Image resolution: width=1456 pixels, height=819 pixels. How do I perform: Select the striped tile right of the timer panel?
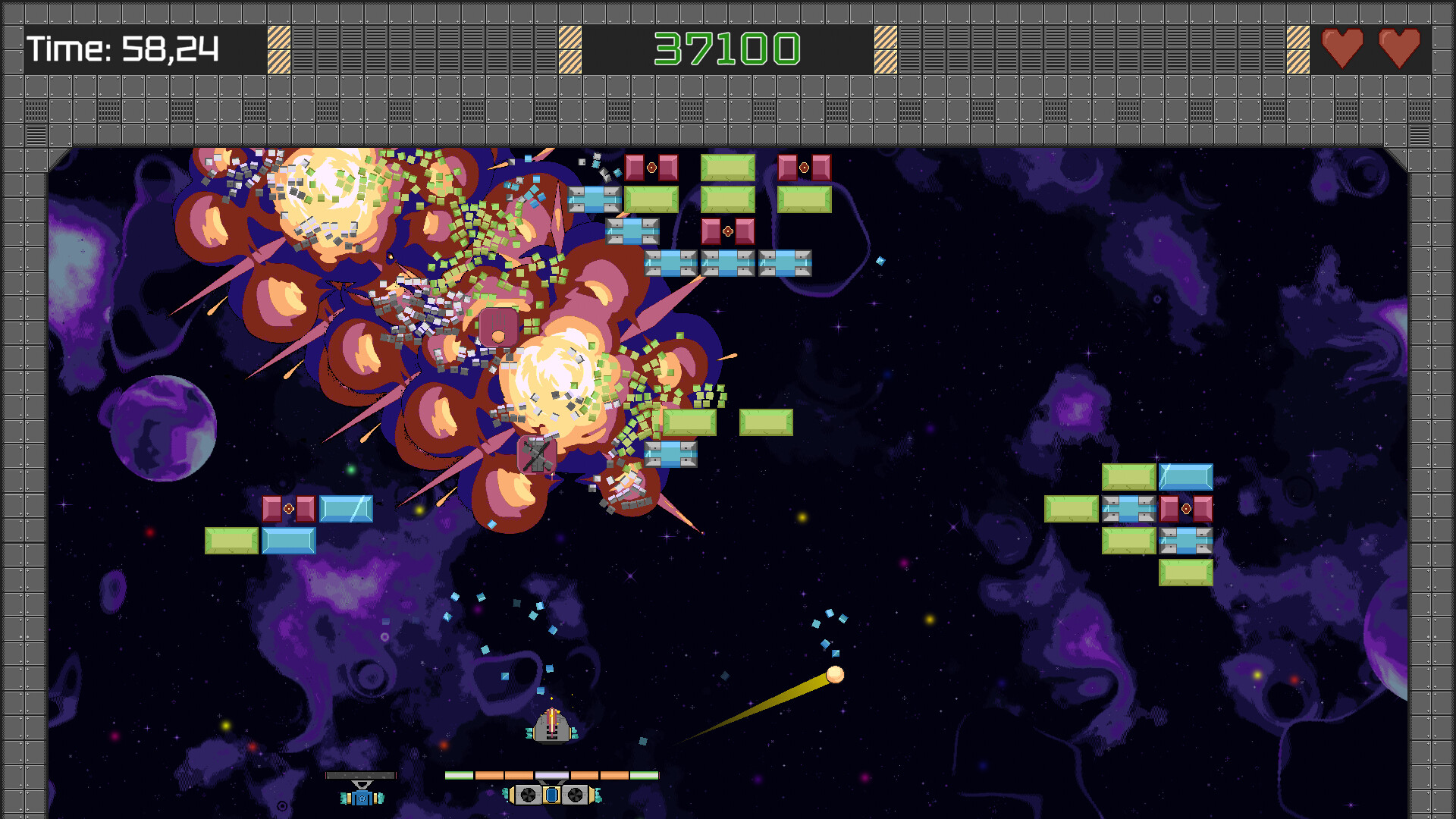278,49
